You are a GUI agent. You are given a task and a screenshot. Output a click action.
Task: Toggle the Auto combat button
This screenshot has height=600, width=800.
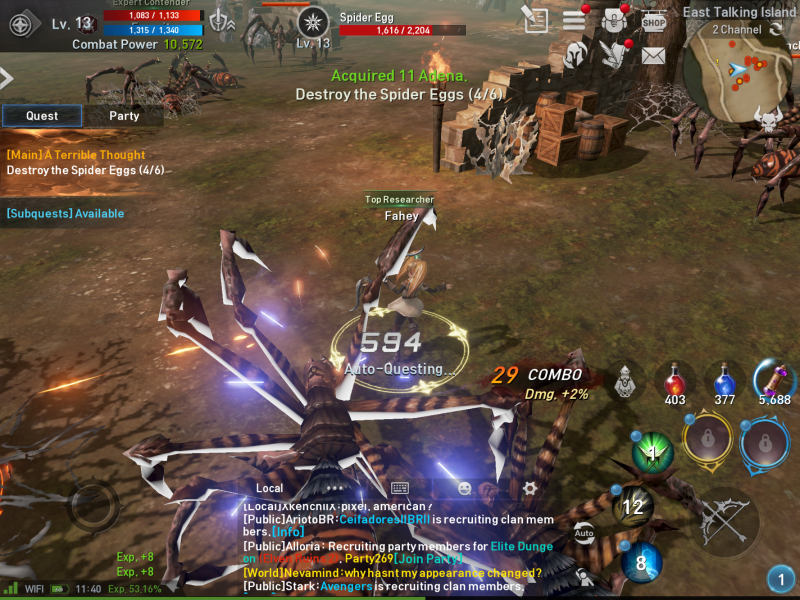584,533
